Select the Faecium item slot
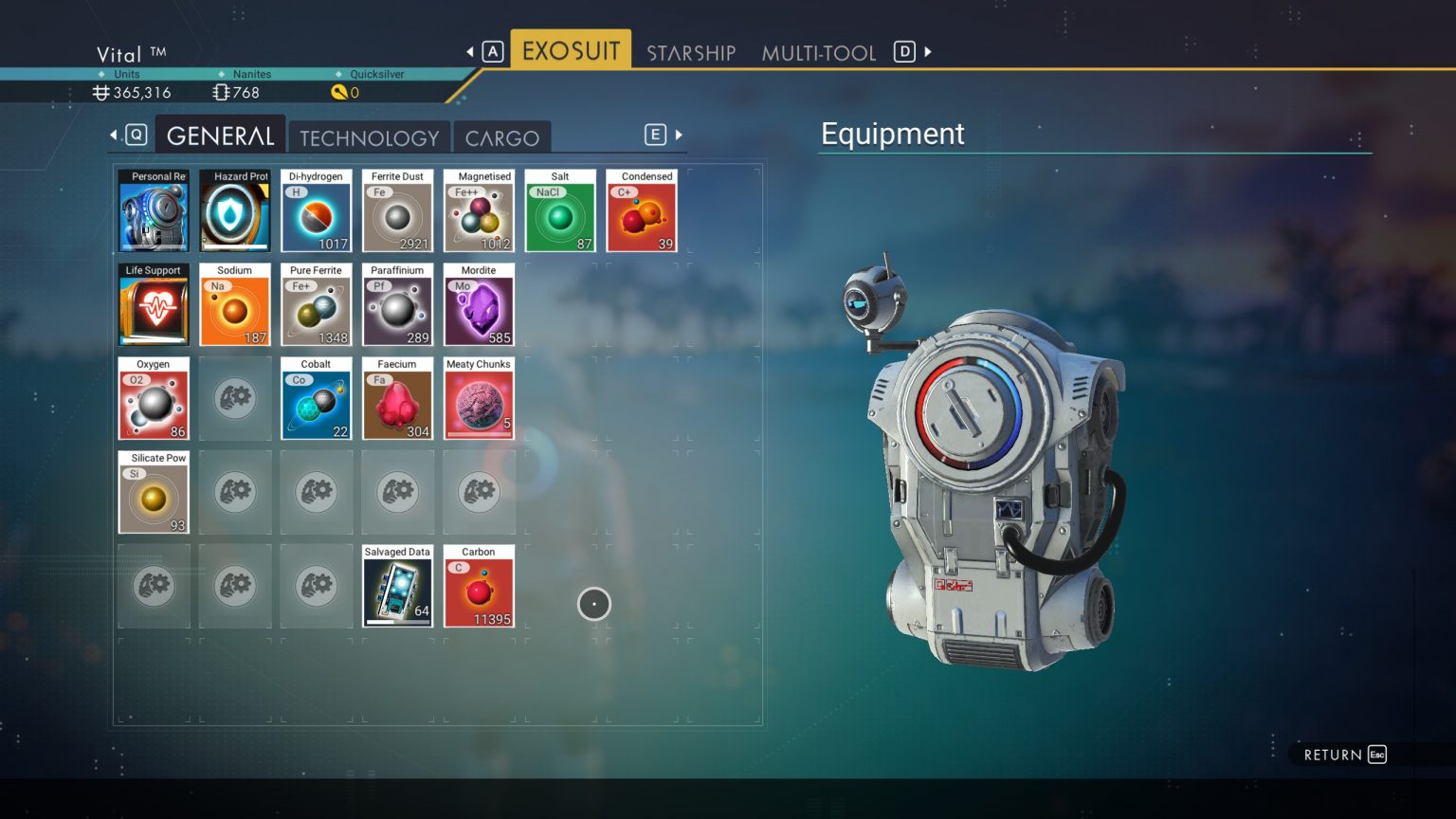Image resolution: width=1456 pixels, height=819 pixels. click(x=398, y=399)
